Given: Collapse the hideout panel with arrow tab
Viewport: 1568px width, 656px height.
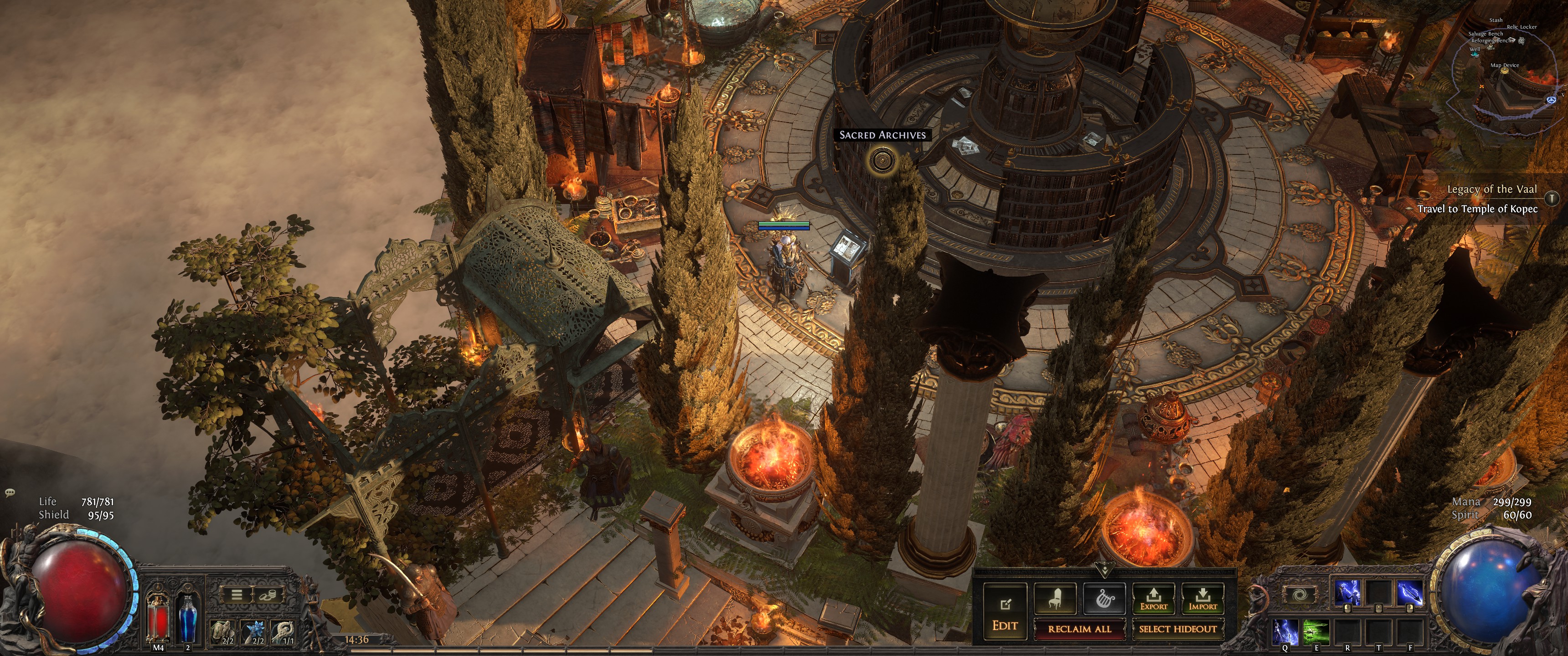Looking at the screenshot, I should pos(1104,570).
